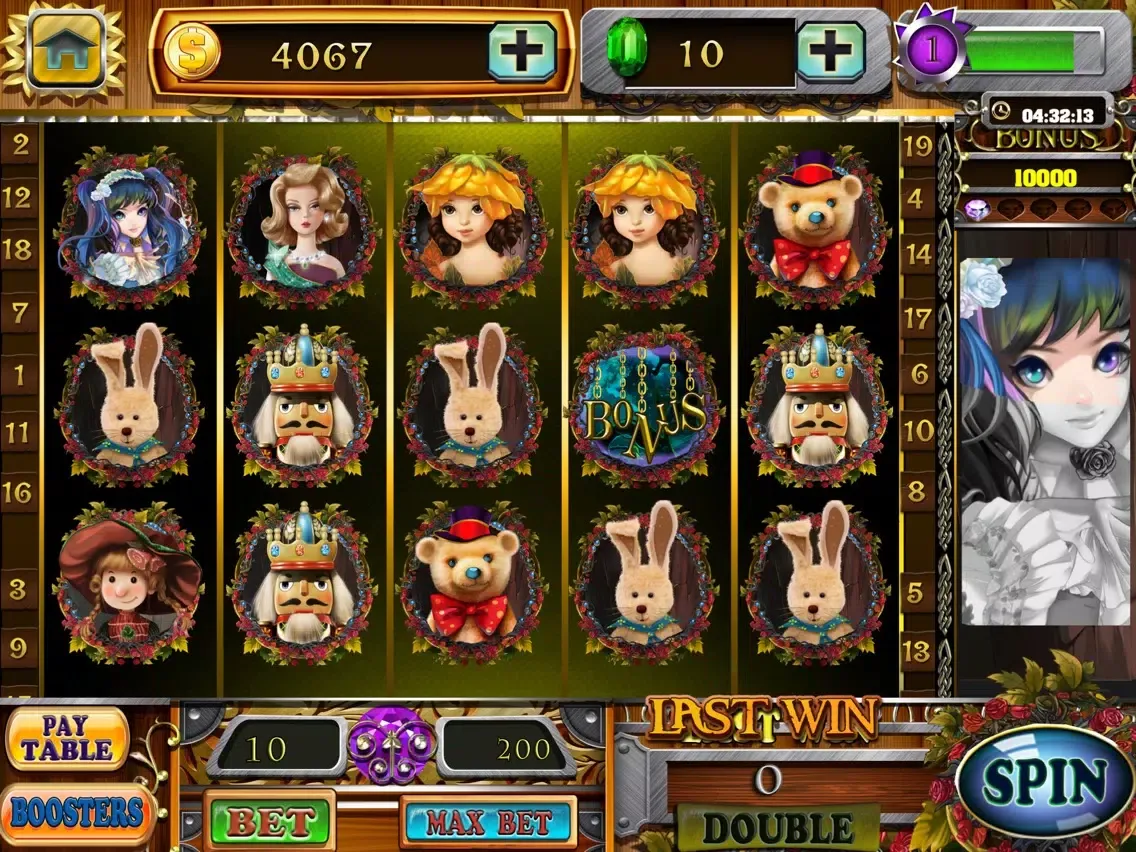Open the Pay Table

pos(68,739)
